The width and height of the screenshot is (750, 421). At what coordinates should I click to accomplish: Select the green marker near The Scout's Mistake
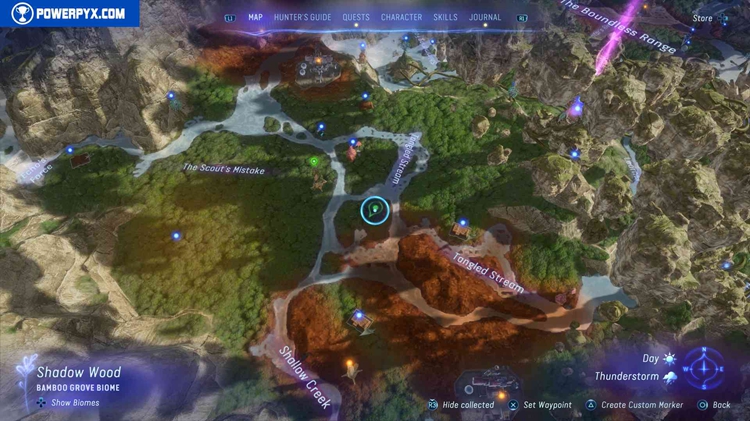314,161
